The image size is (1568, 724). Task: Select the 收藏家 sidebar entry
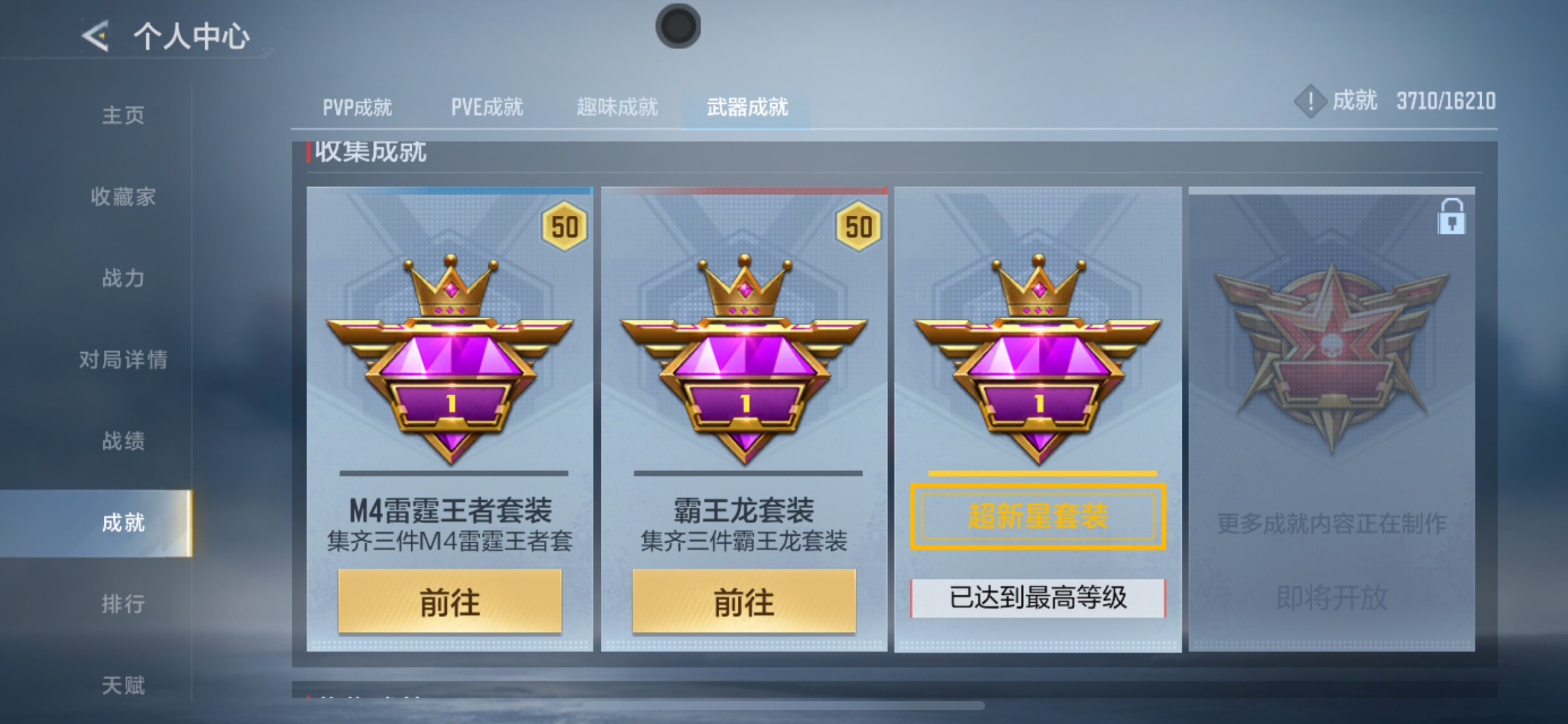[x=125, y=197]
